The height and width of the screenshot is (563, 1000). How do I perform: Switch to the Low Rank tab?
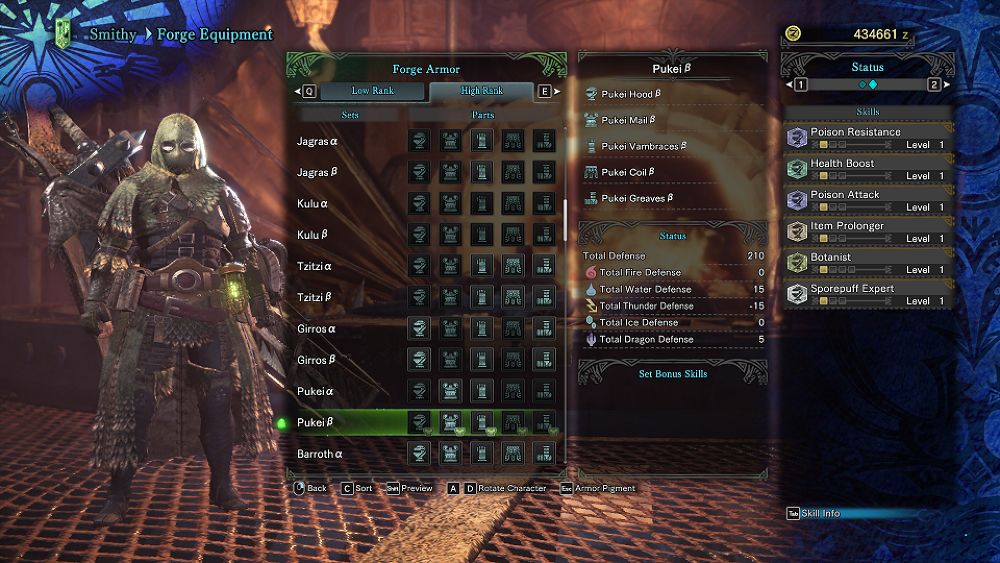coord(371,91)
